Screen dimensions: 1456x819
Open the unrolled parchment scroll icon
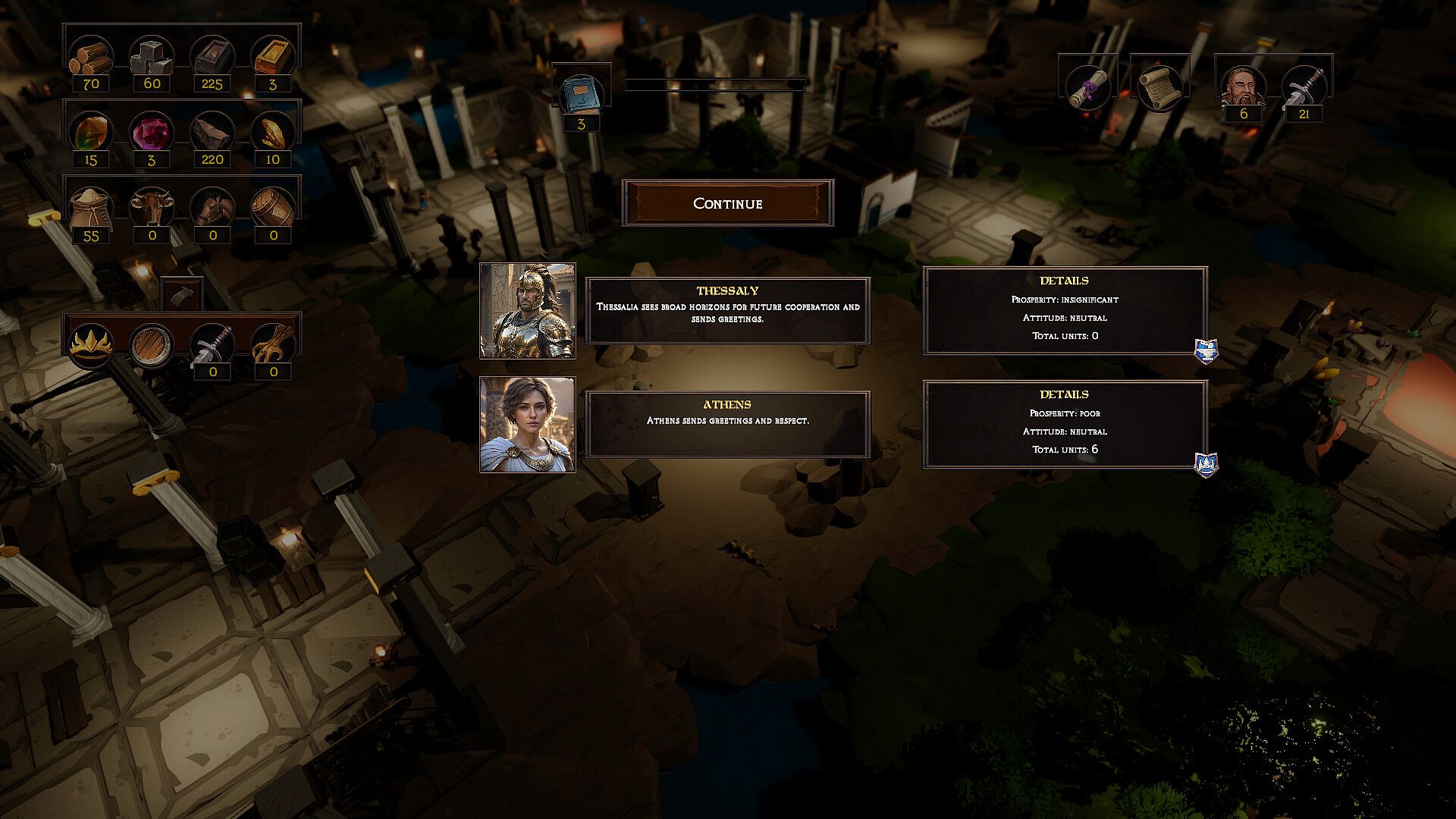[1159, 88]
